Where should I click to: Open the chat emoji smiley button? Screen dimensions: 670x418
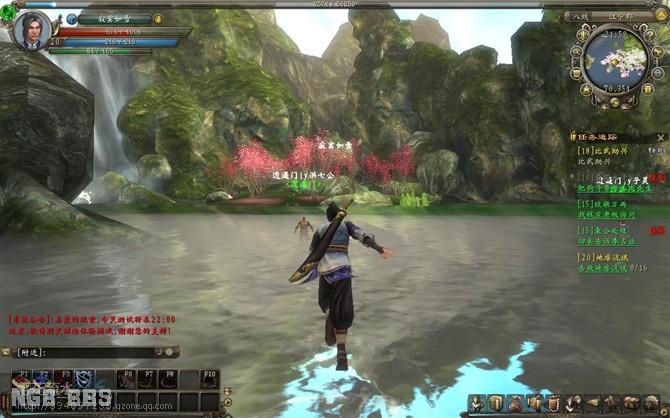tap(171, 352)
